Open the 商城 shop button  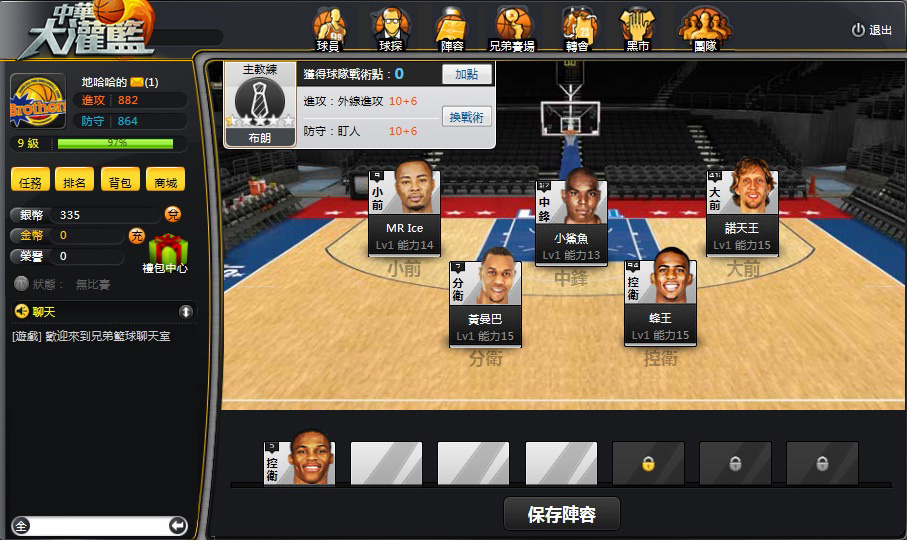pos(165,182)
